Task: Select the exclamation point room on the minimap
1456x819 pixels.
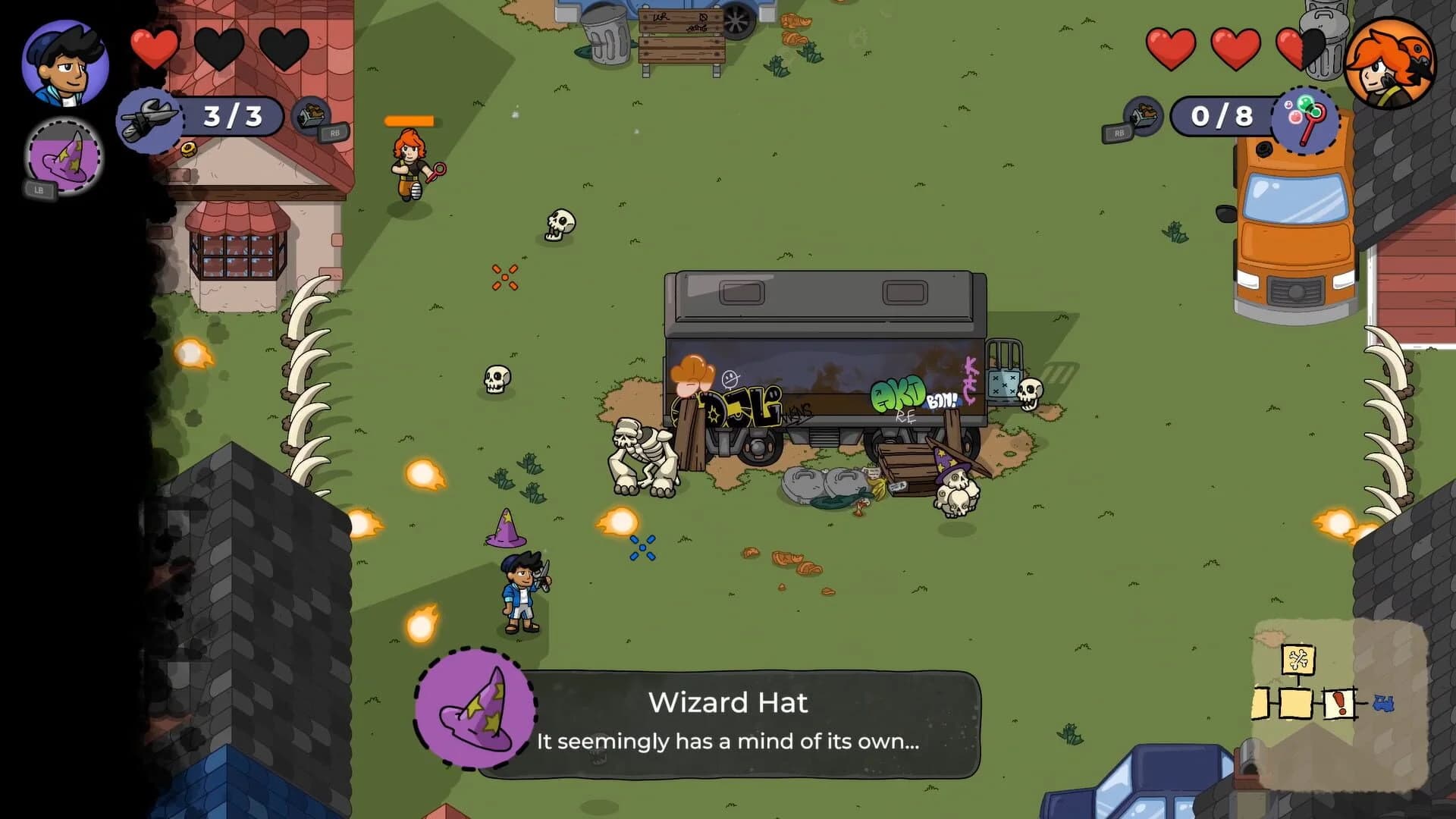Action: tap(1339, 703)
